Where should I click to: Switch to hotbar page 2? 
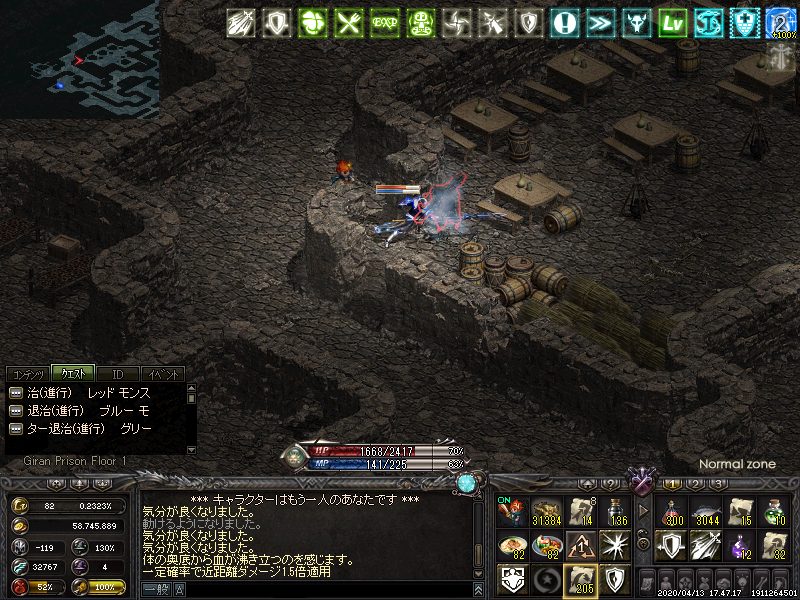click(694, 484)
